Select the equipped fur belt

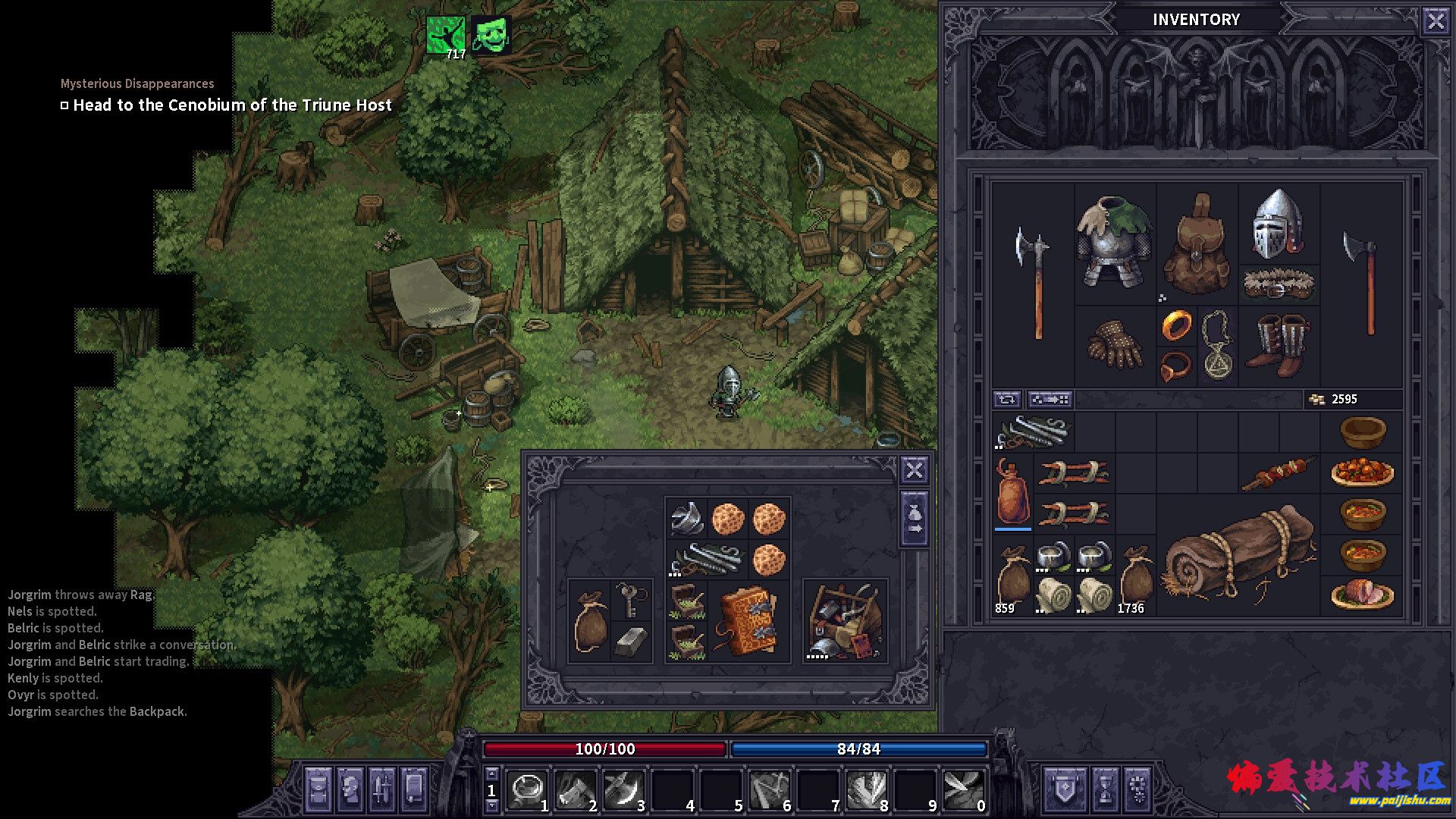tap(1279, 284)
